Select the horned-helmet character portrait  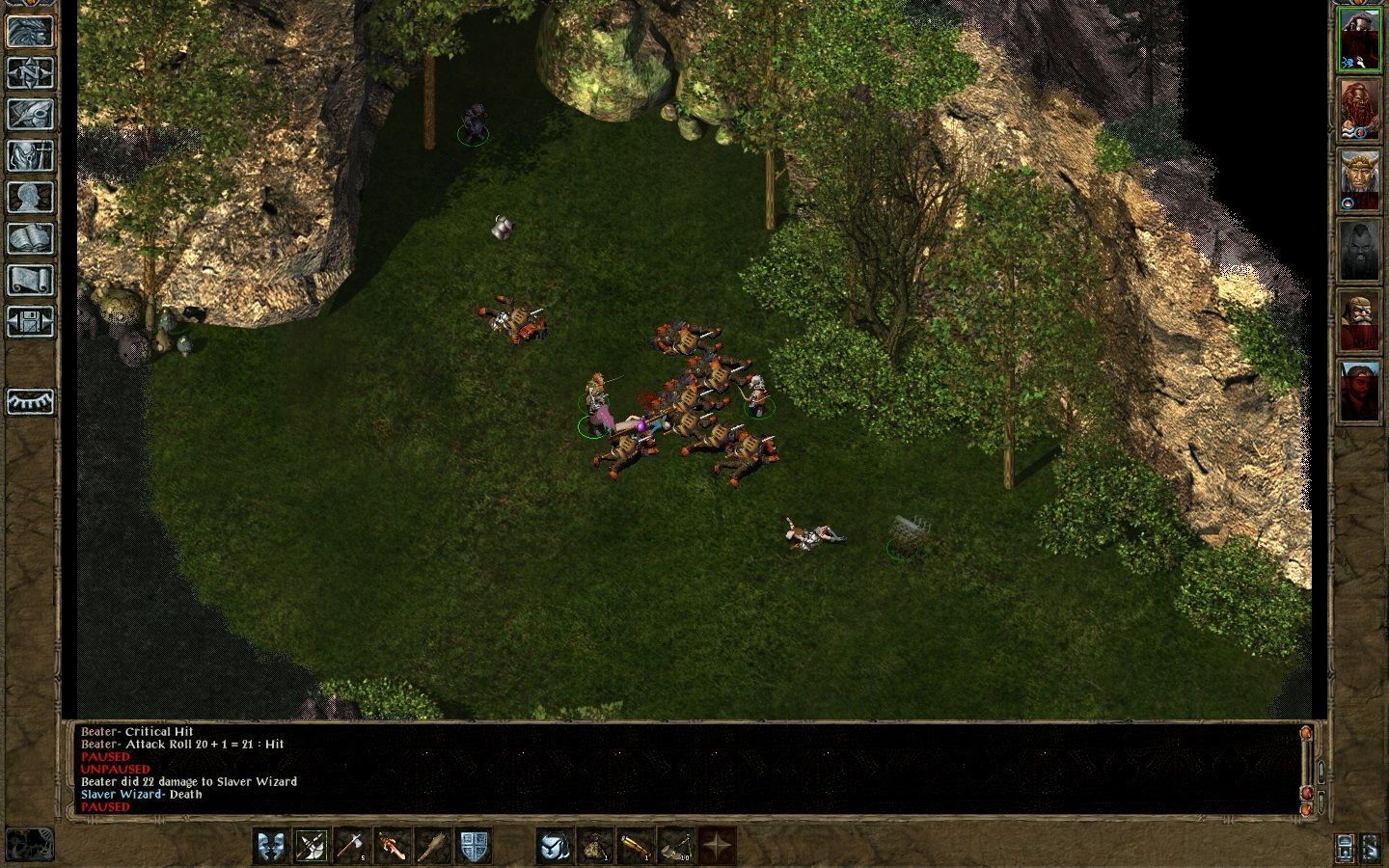1359,180
